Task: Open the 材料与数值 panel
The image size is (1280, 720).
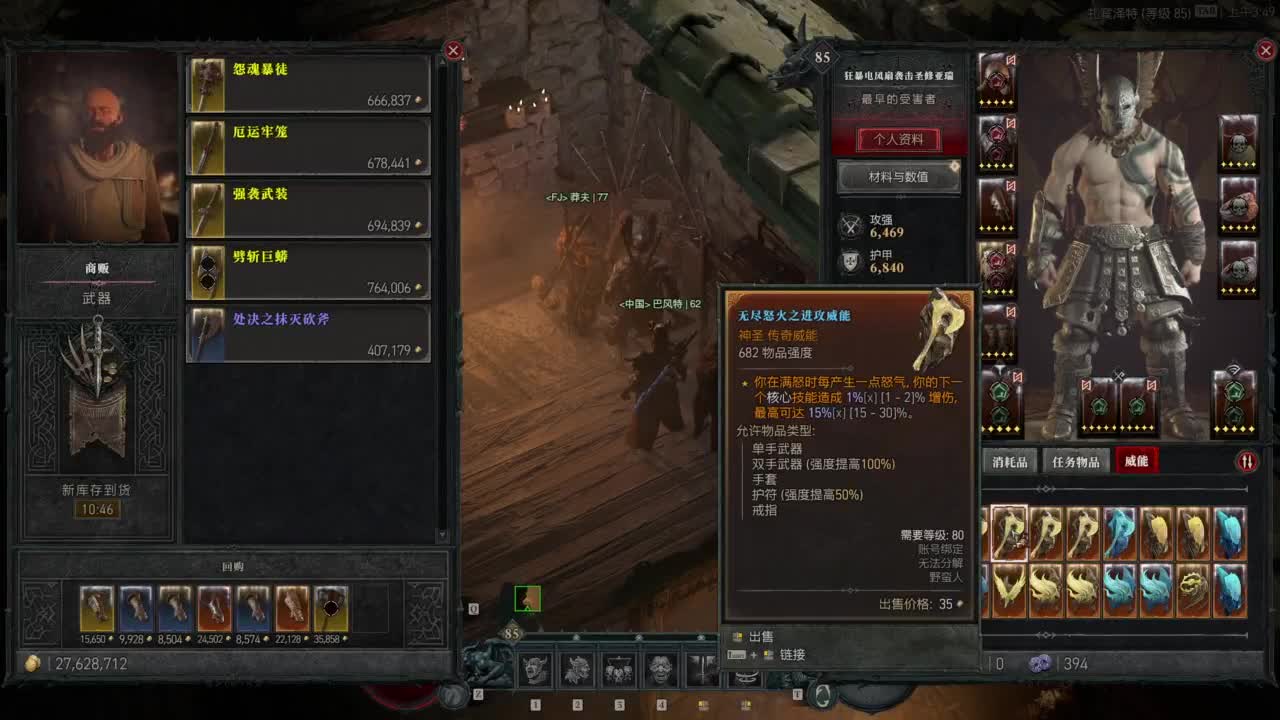Action: 899,177
